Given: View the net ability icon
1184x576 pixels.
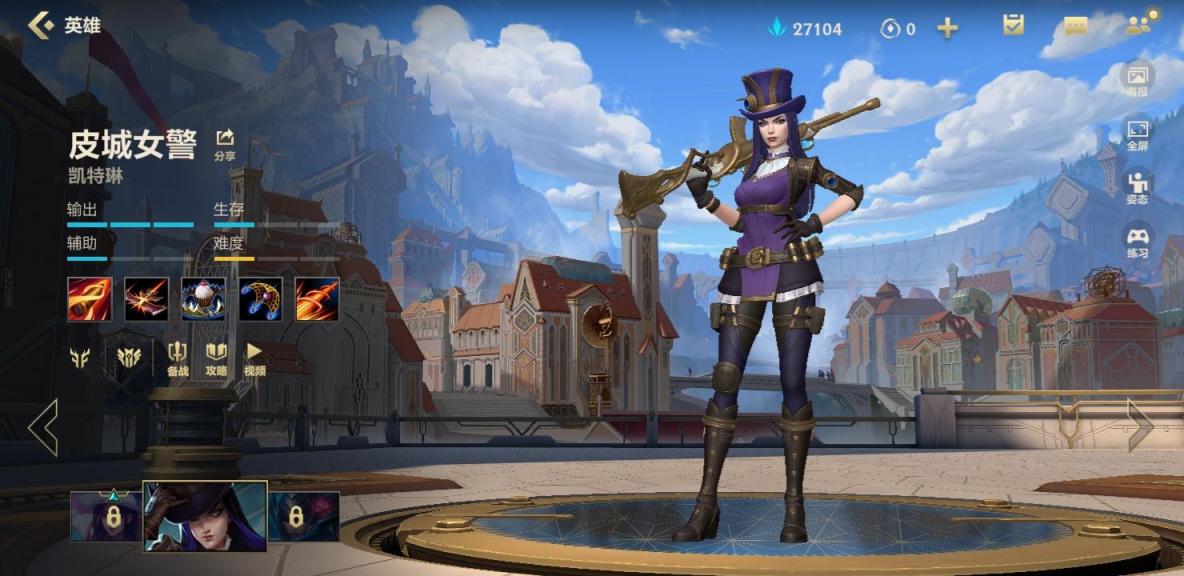Looking at the screenshot, I should pyautogui.click(x=260, y=299).
